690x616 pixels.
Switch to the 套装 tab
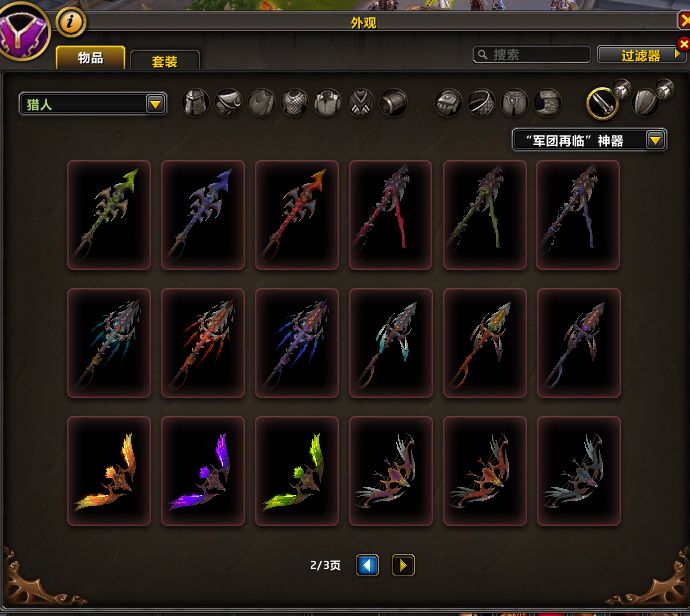point(164,61)
